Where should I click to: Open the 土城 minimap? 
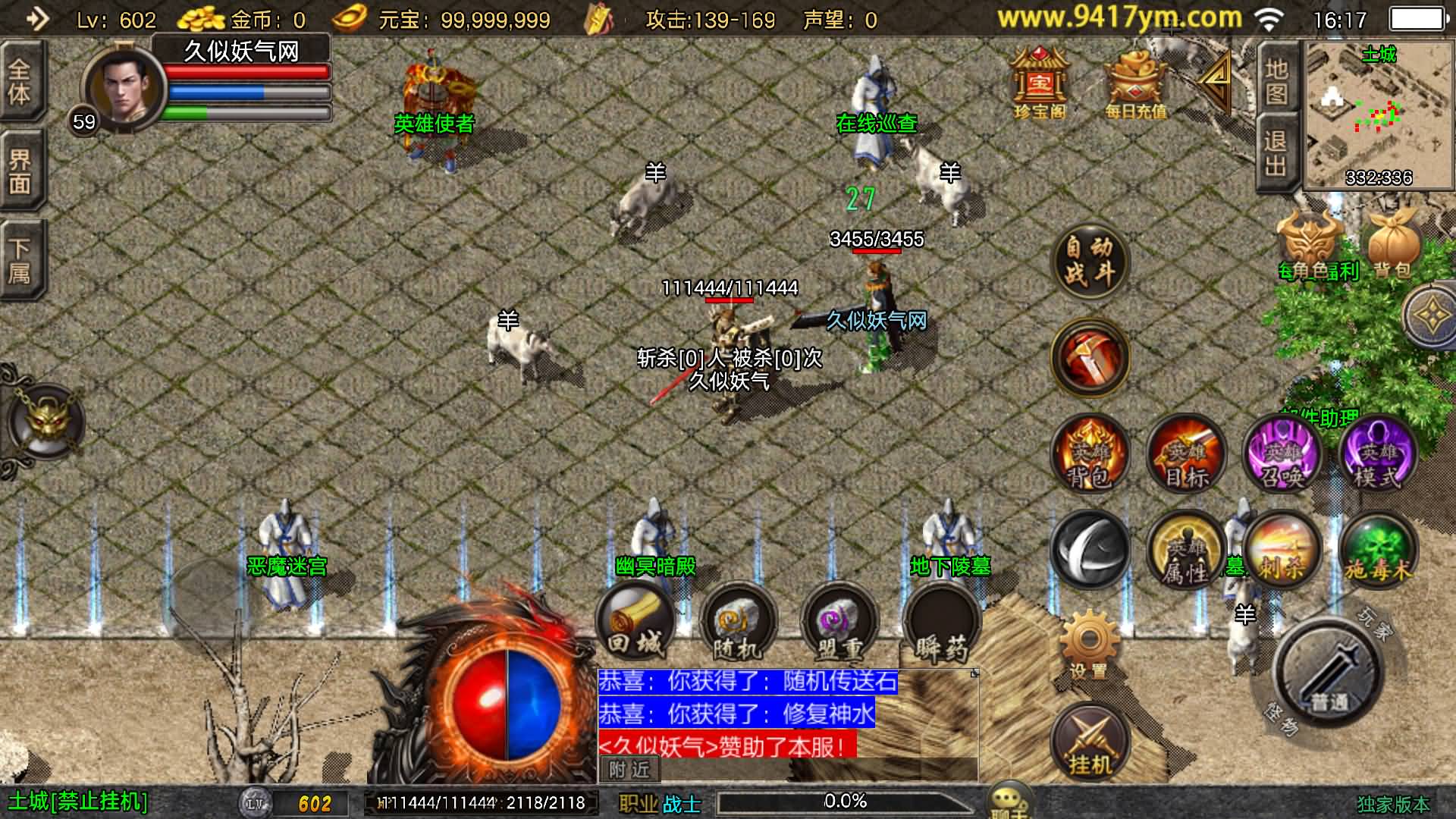[x=1379, y=114]
